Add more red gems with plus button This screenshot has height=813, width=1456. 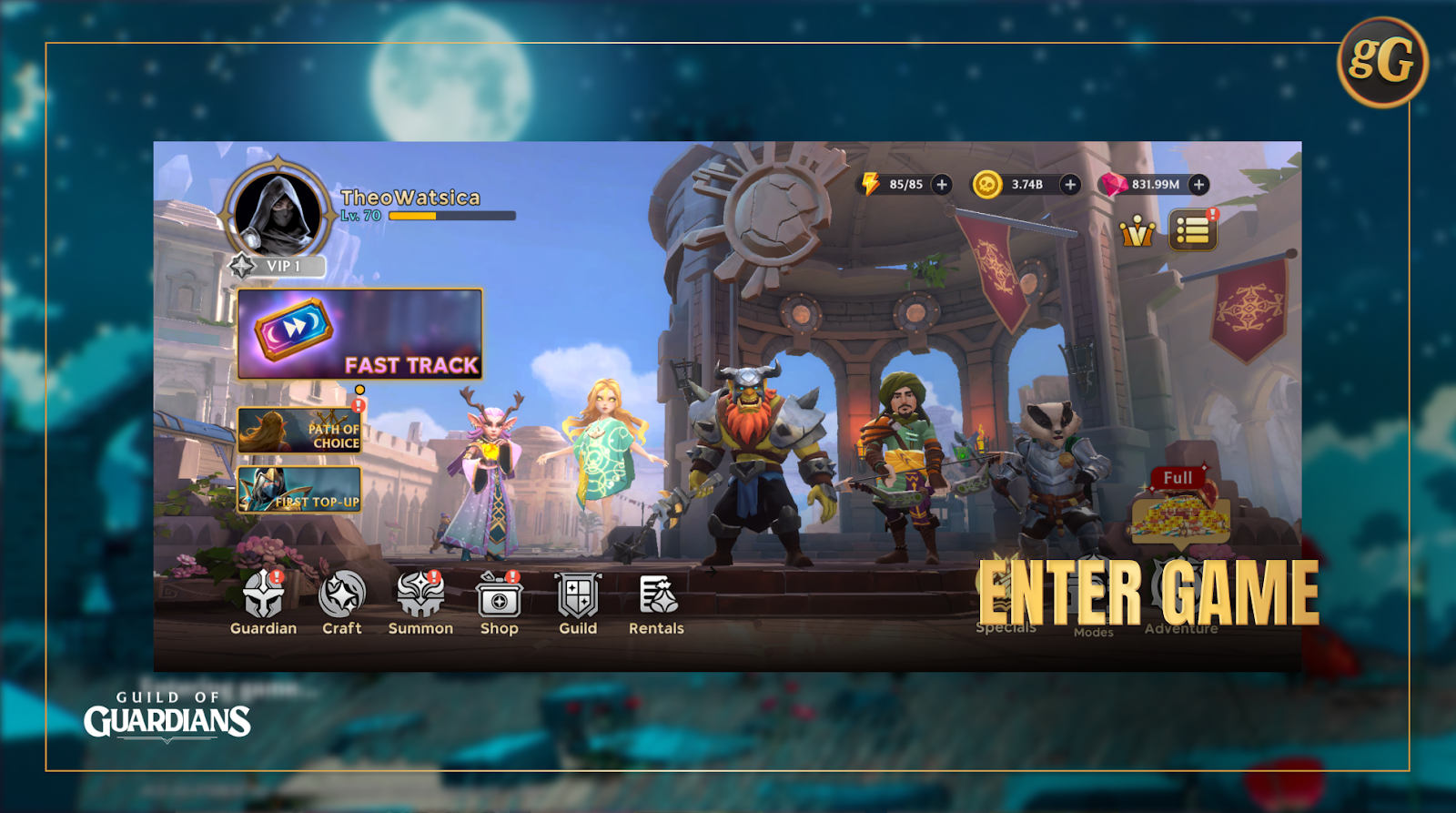1199,185
